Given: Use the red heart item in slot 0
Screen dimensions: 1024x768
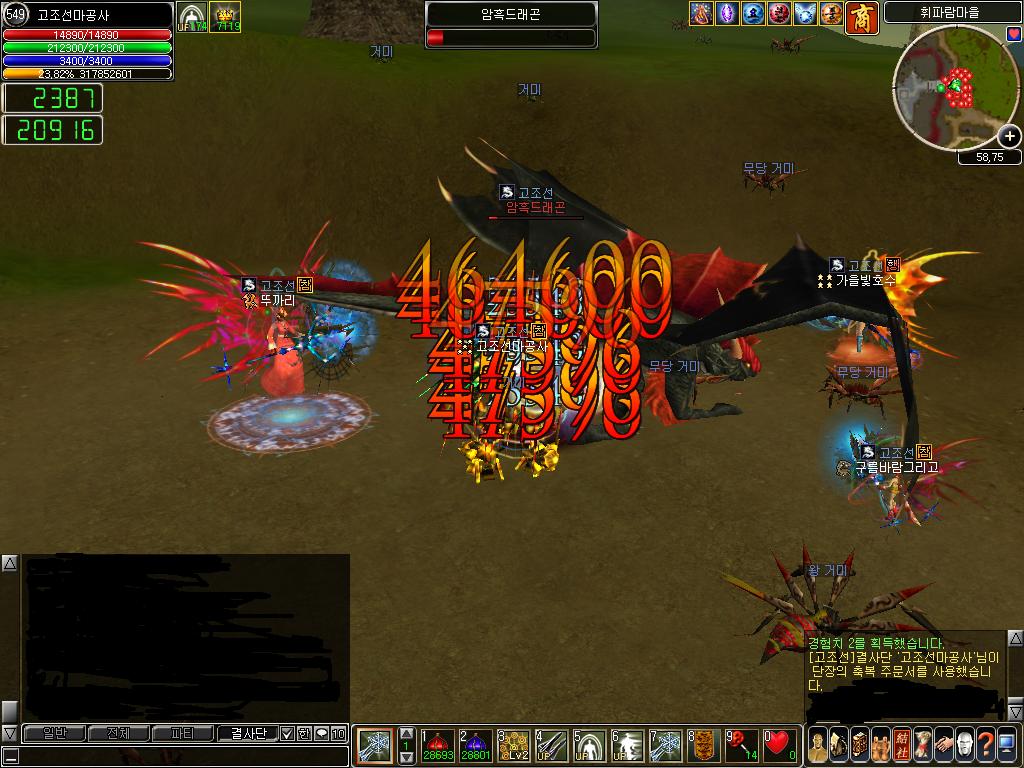Looking at the screenshot, I should [779, 746].
